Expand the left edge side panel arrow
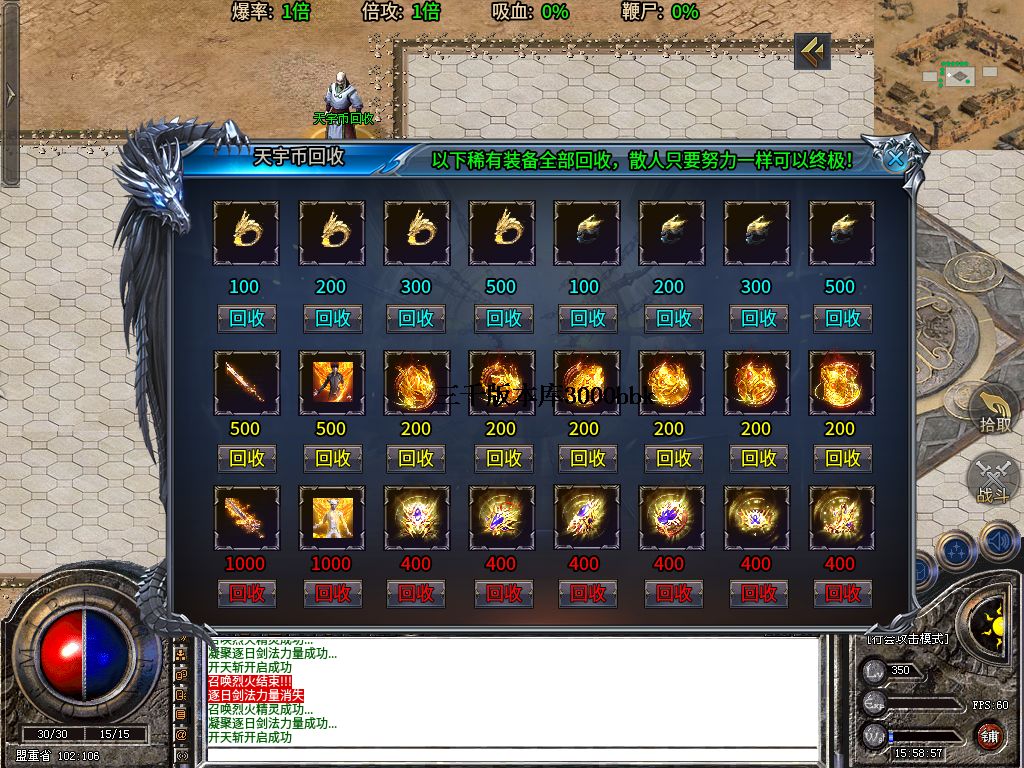Screen dimensions: 1024x768 [x=10, y=94]
